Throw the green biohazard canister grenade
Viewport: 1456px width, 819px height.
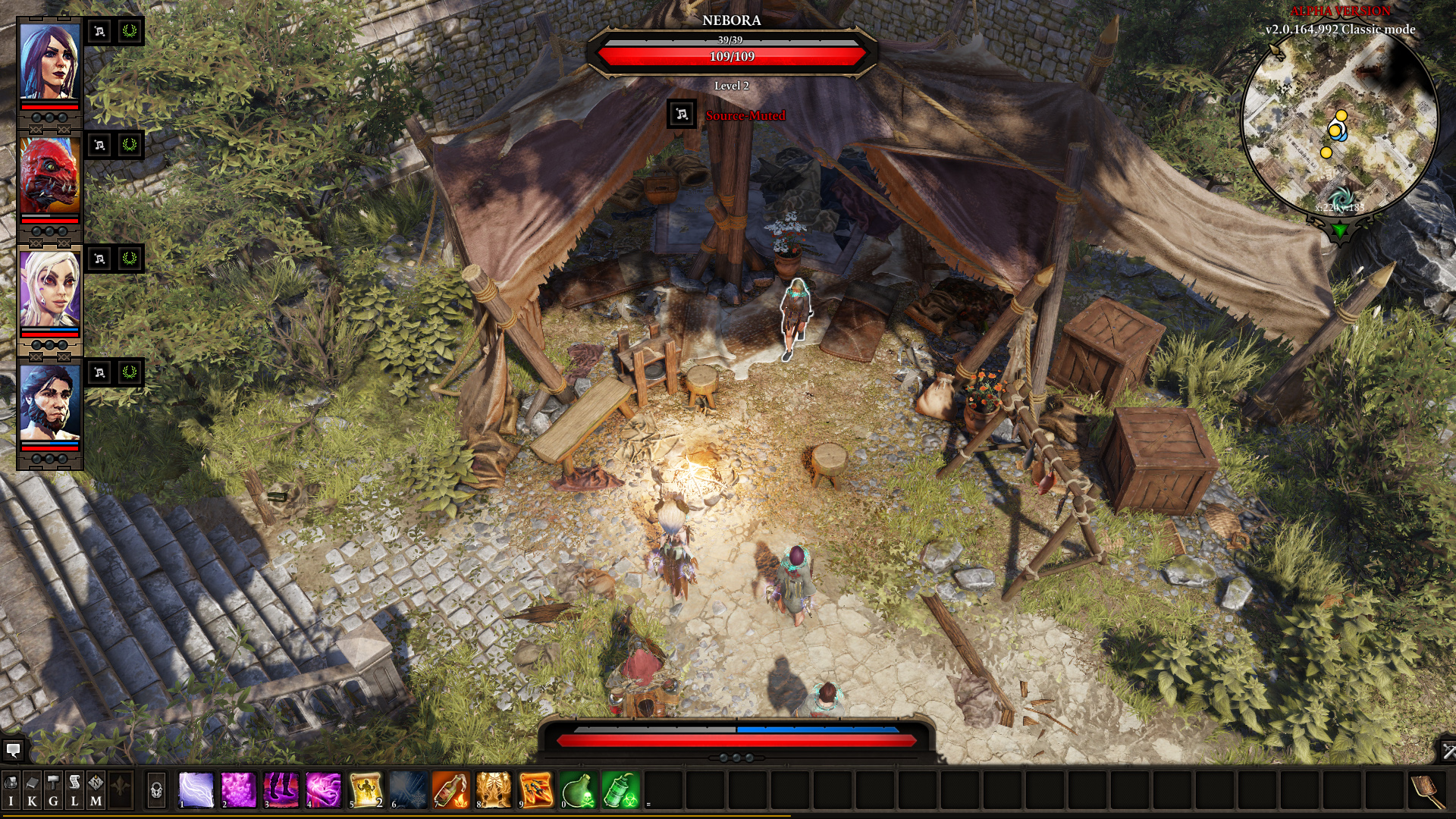point(621,790)
